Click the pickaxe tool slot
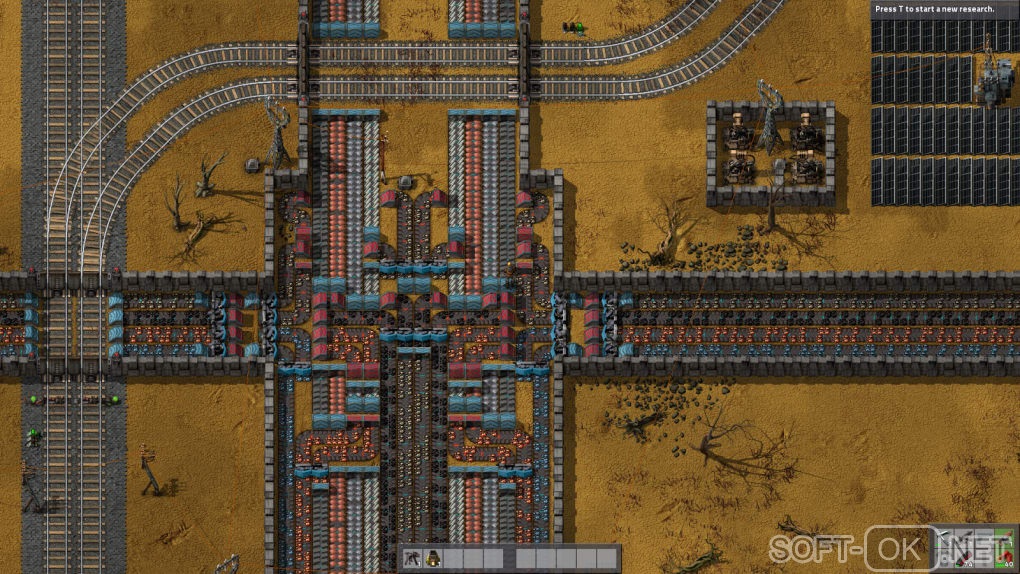Viewport: 1020px width, 574px height. point(944,538)
